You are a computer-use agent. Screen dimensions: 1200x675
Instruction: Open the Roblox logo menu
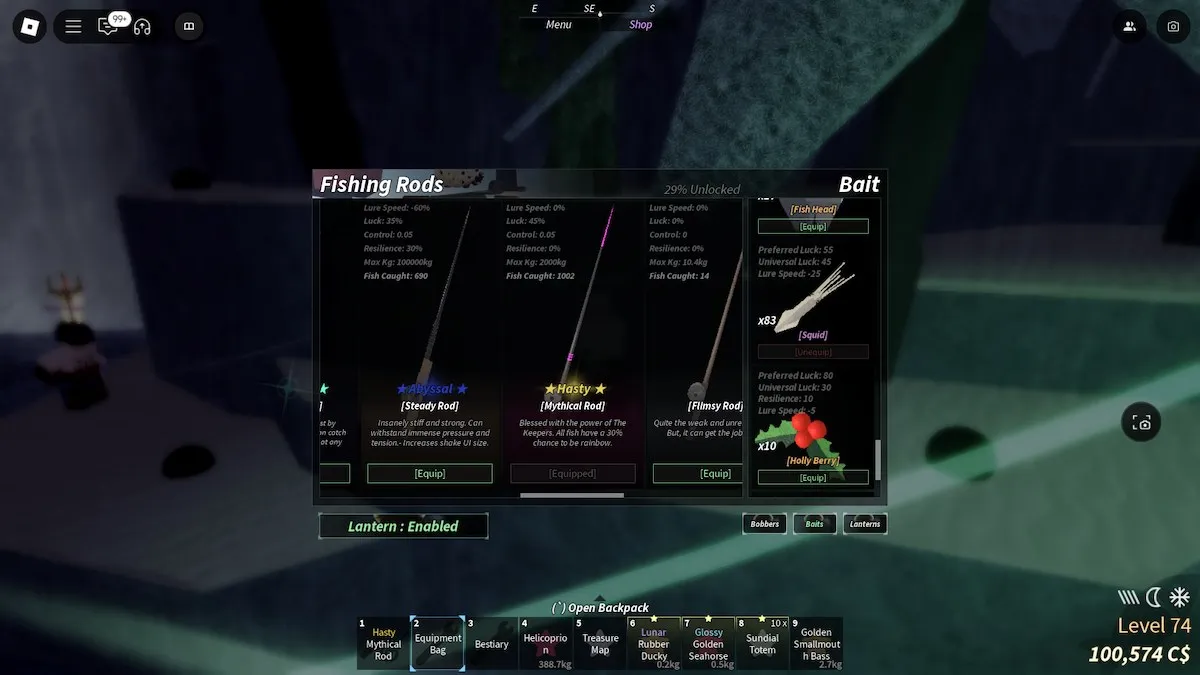click(30, 27)
